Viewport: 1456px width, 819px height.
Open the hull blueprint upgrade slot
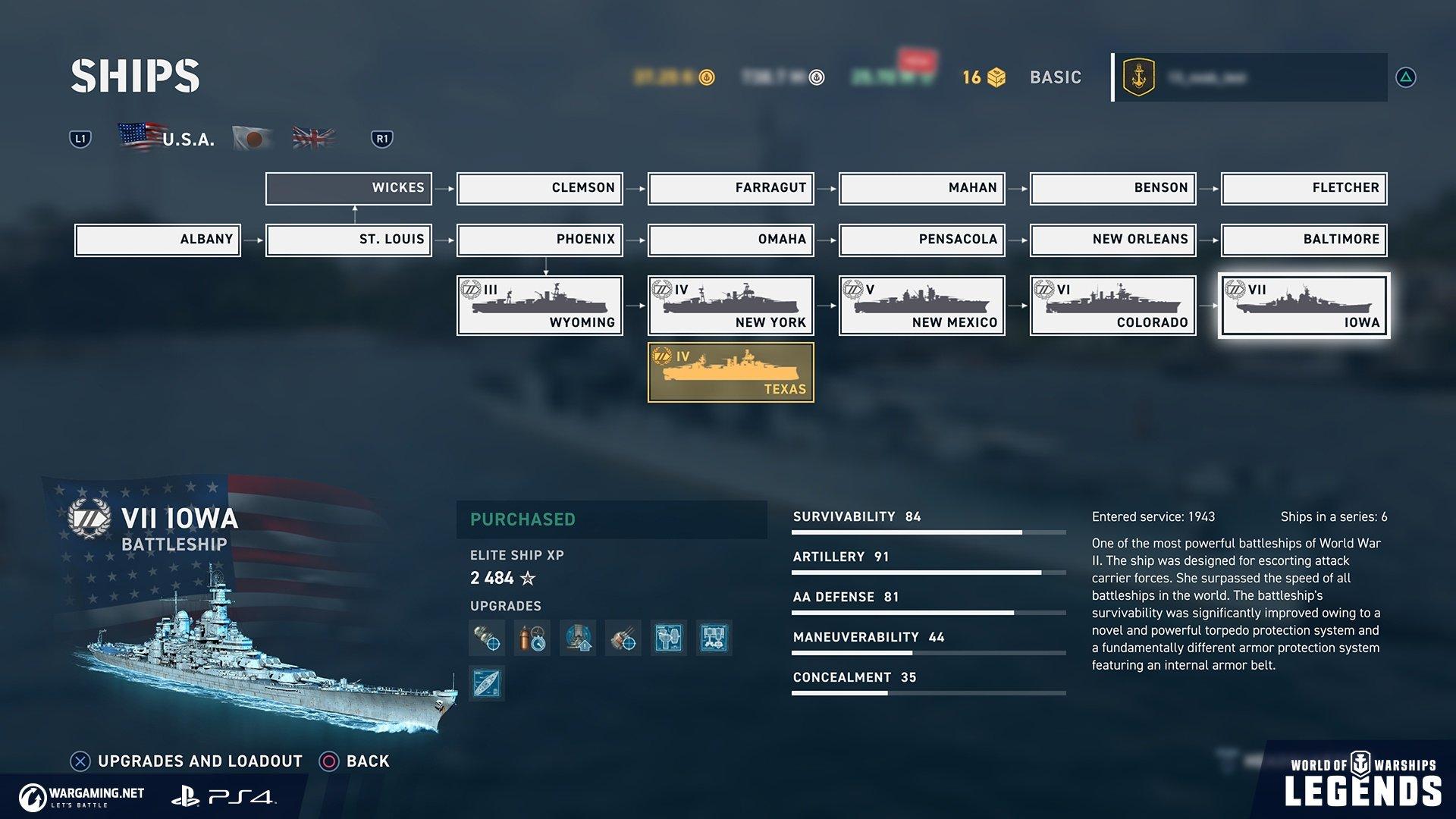coord(486,682)
